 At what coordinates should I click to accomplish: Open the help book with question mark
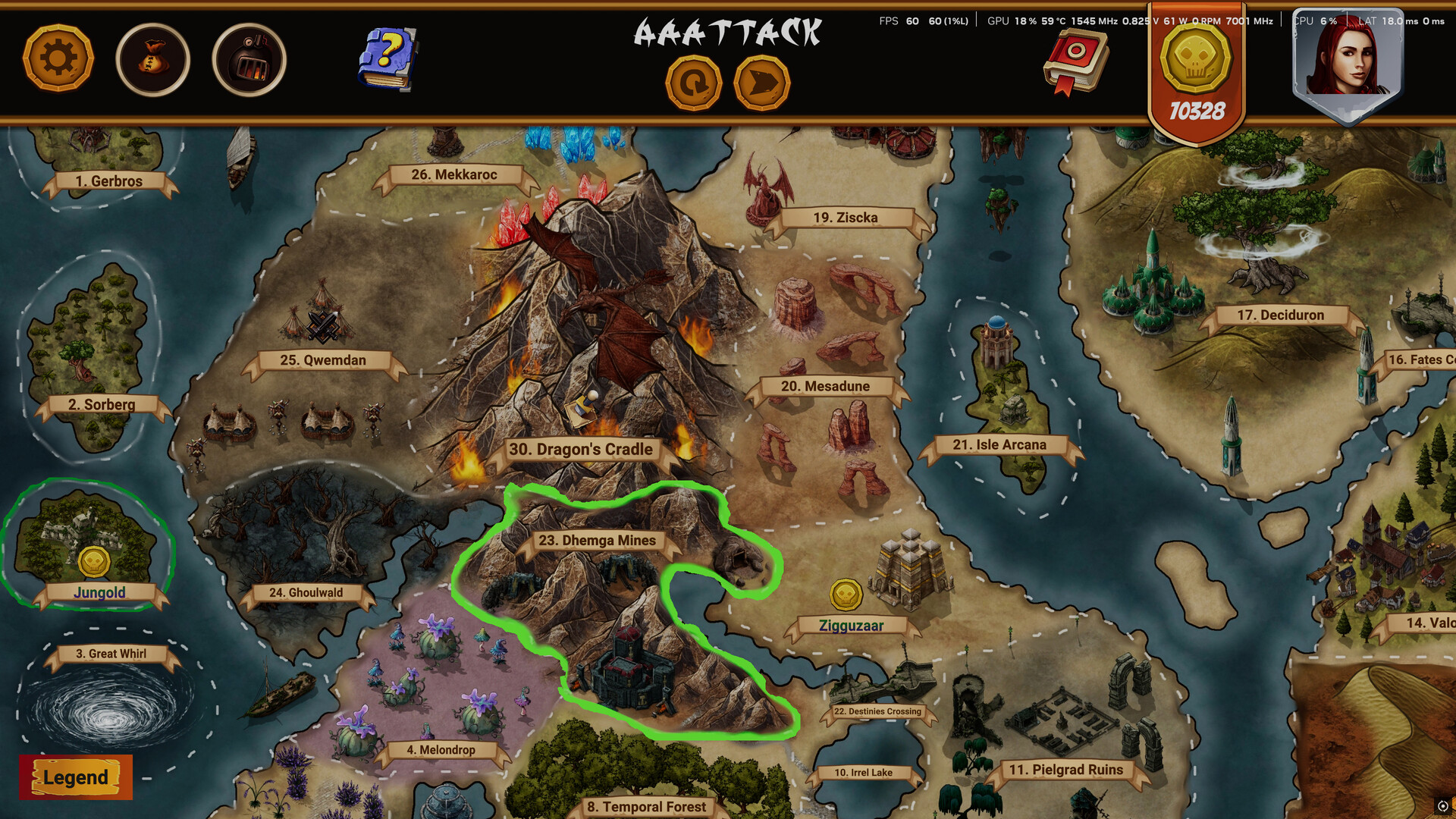(x=388, y=57)
